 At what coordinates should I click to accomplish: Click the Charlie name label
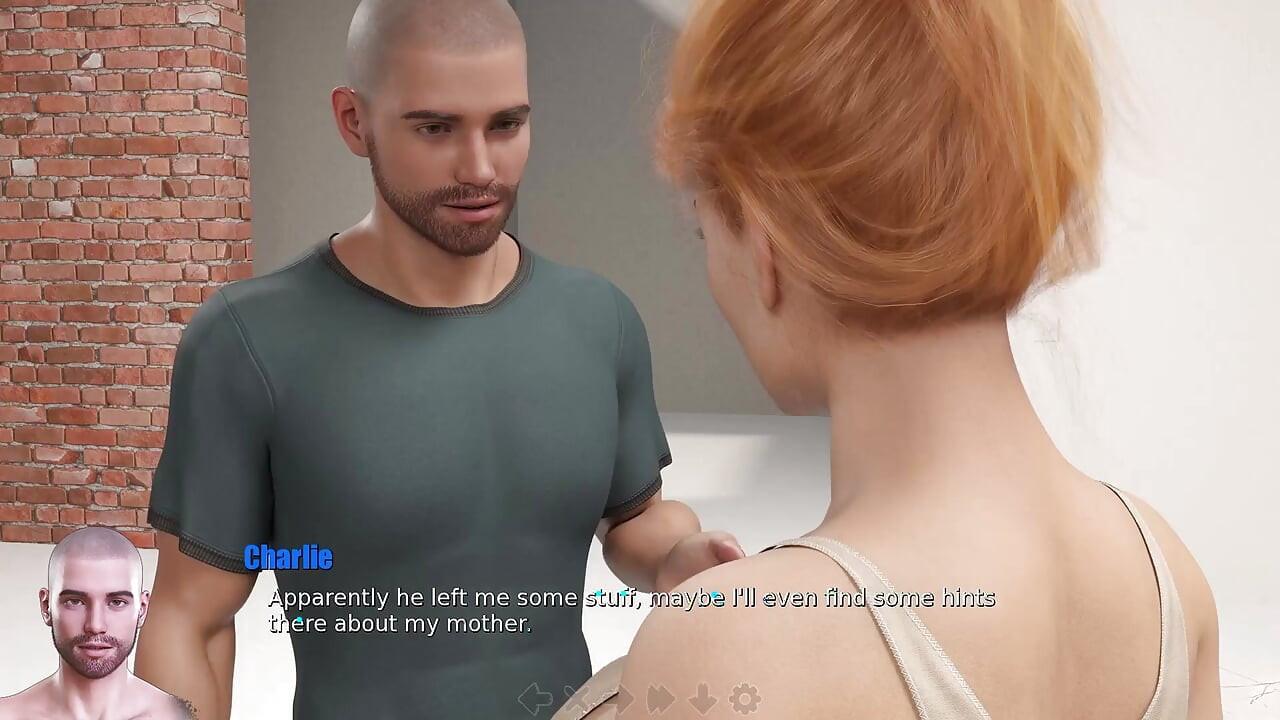[x=288, y=558]
